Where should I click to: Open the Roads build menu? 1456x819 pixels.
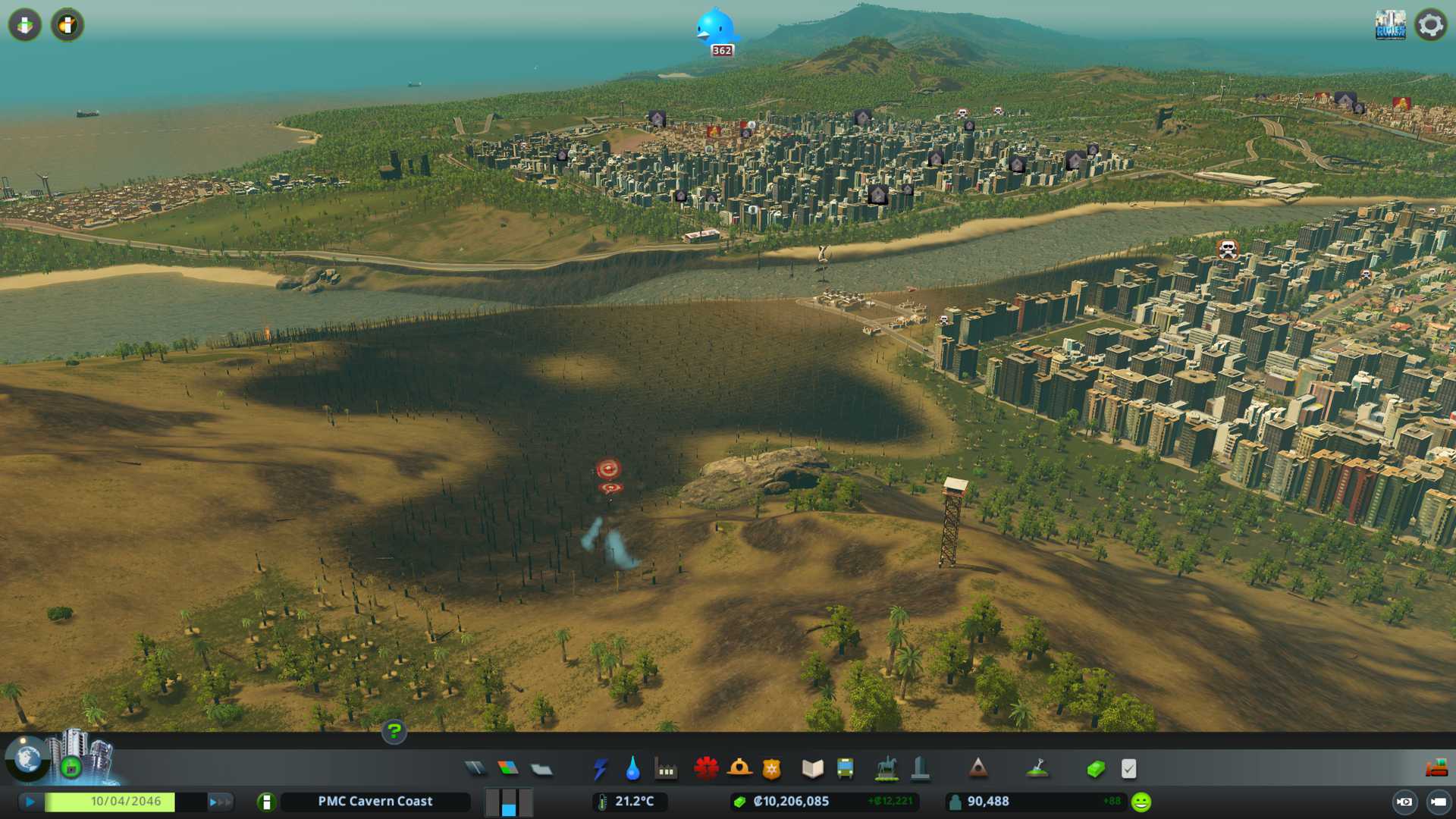pos(475,769)
